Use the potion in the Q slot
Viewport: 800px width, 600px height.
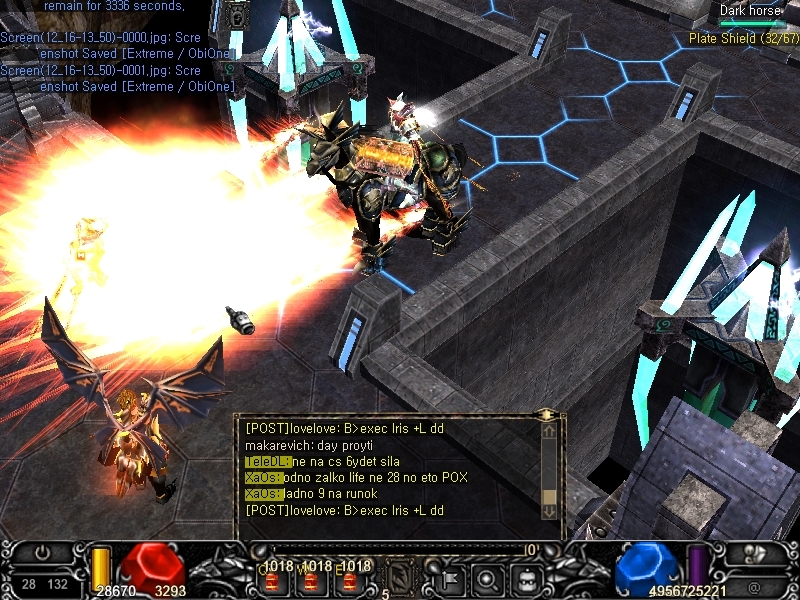point(272,580)
